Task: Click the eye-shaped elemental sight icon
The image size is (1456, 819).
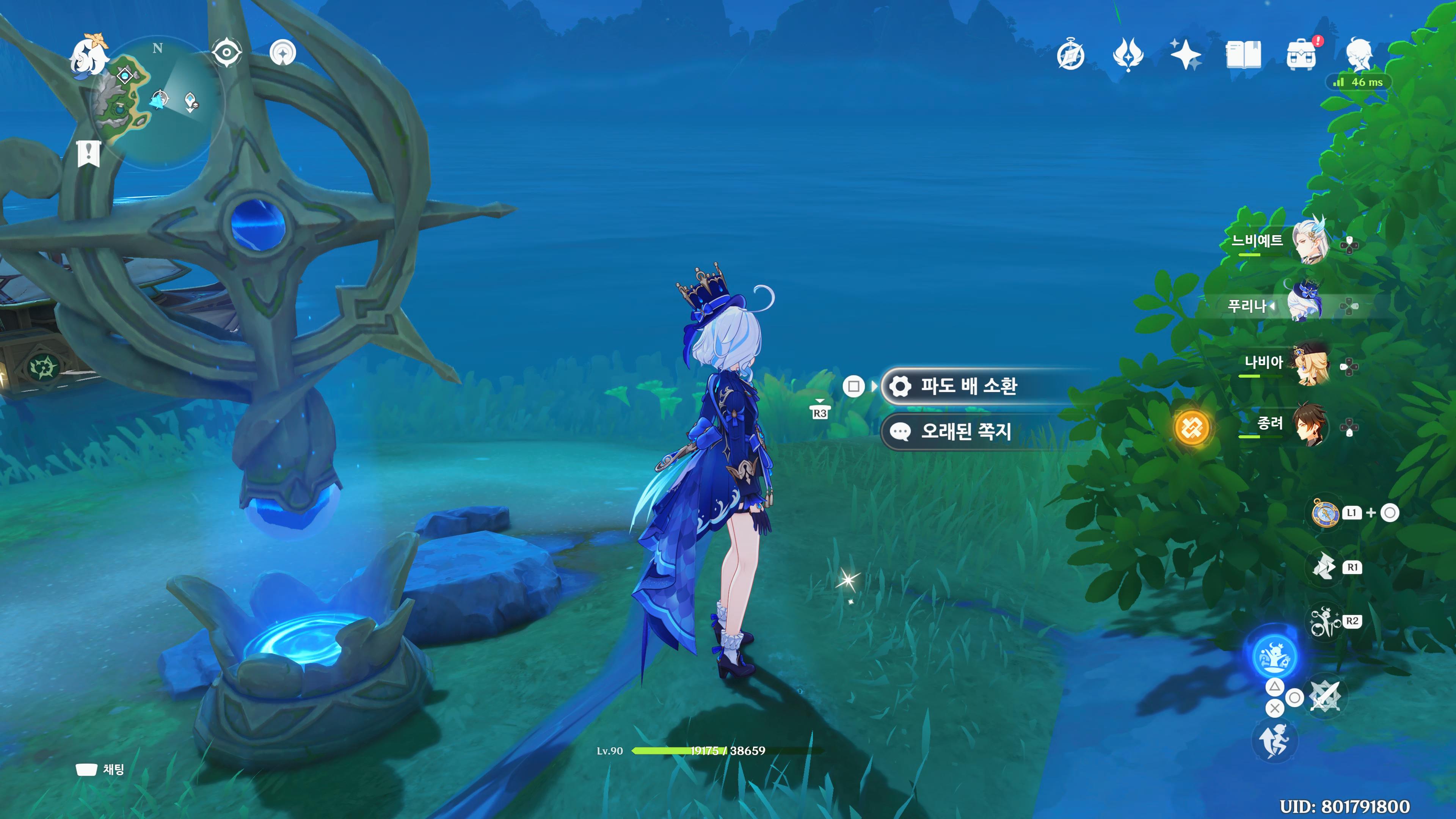Action: click(227, 53)
